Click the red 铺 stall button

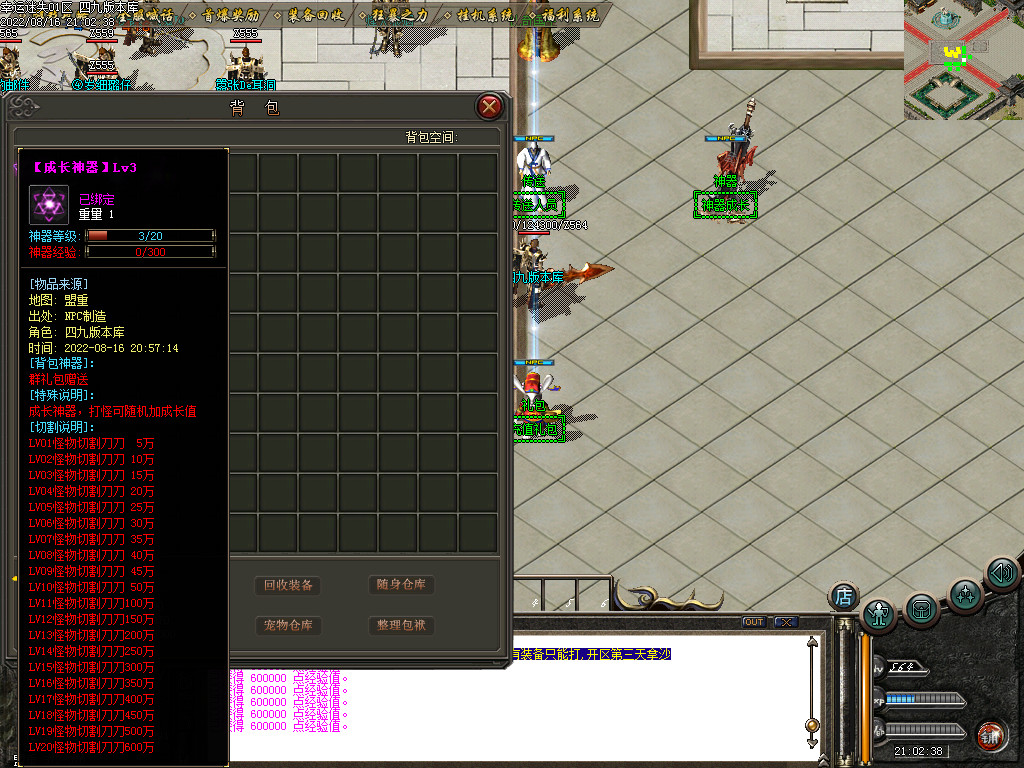[x=991, y=735]
